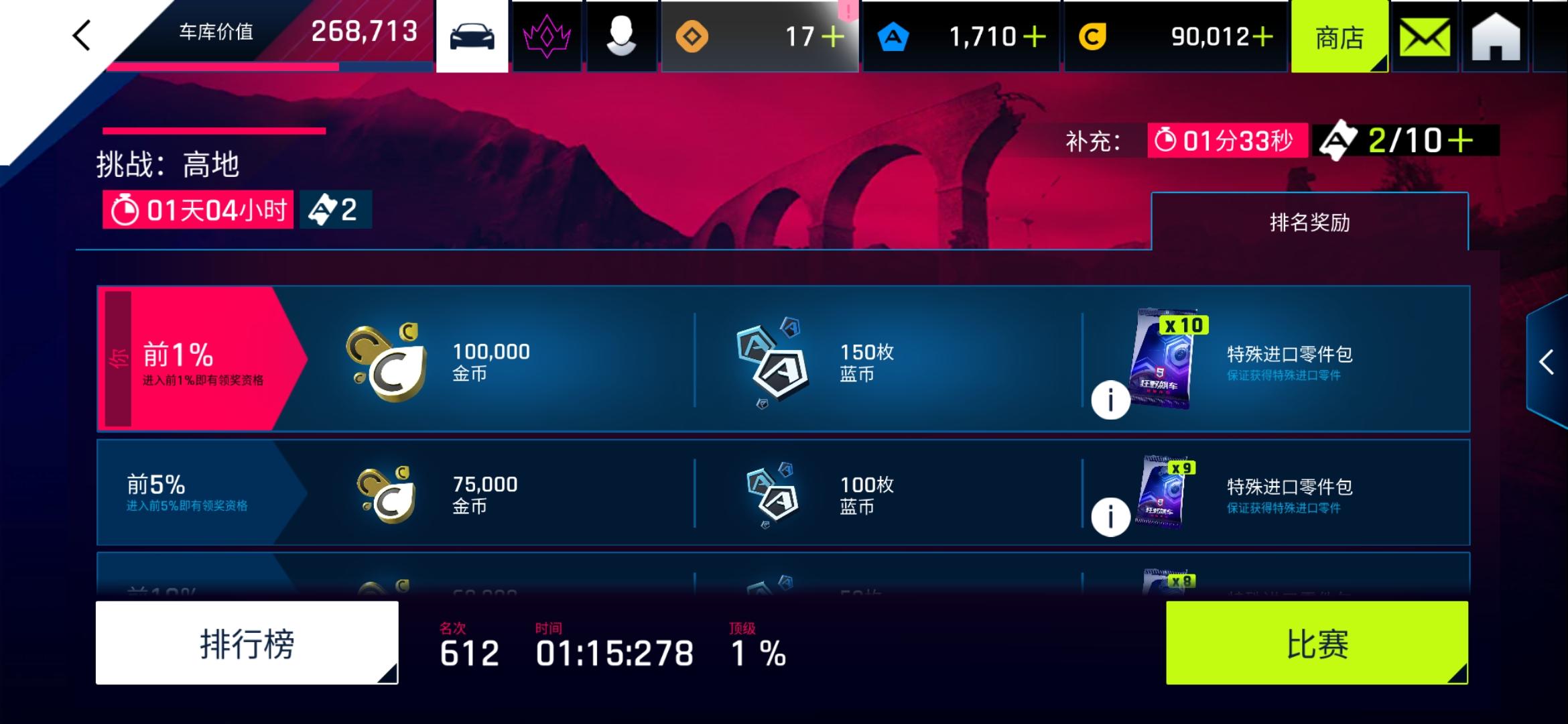This screenshot has height=724, width=1568.
Task: Select the car garage tab icon
Action: [x=471, y=36]
